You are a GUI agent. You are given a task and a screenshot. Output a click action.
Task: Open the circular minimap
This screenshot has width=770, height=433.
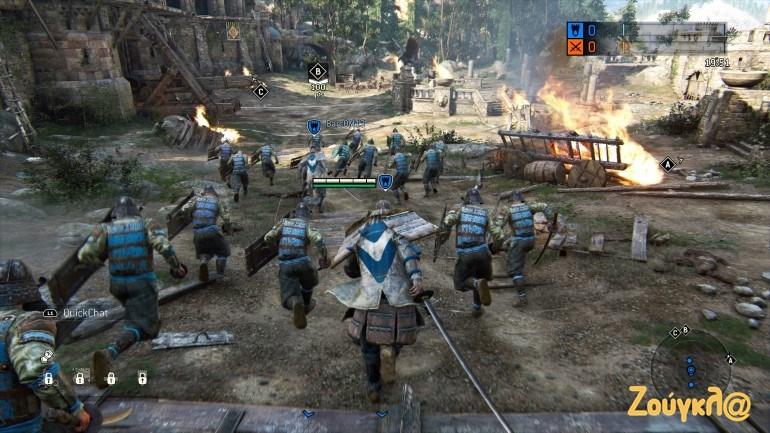coord(690,362)
